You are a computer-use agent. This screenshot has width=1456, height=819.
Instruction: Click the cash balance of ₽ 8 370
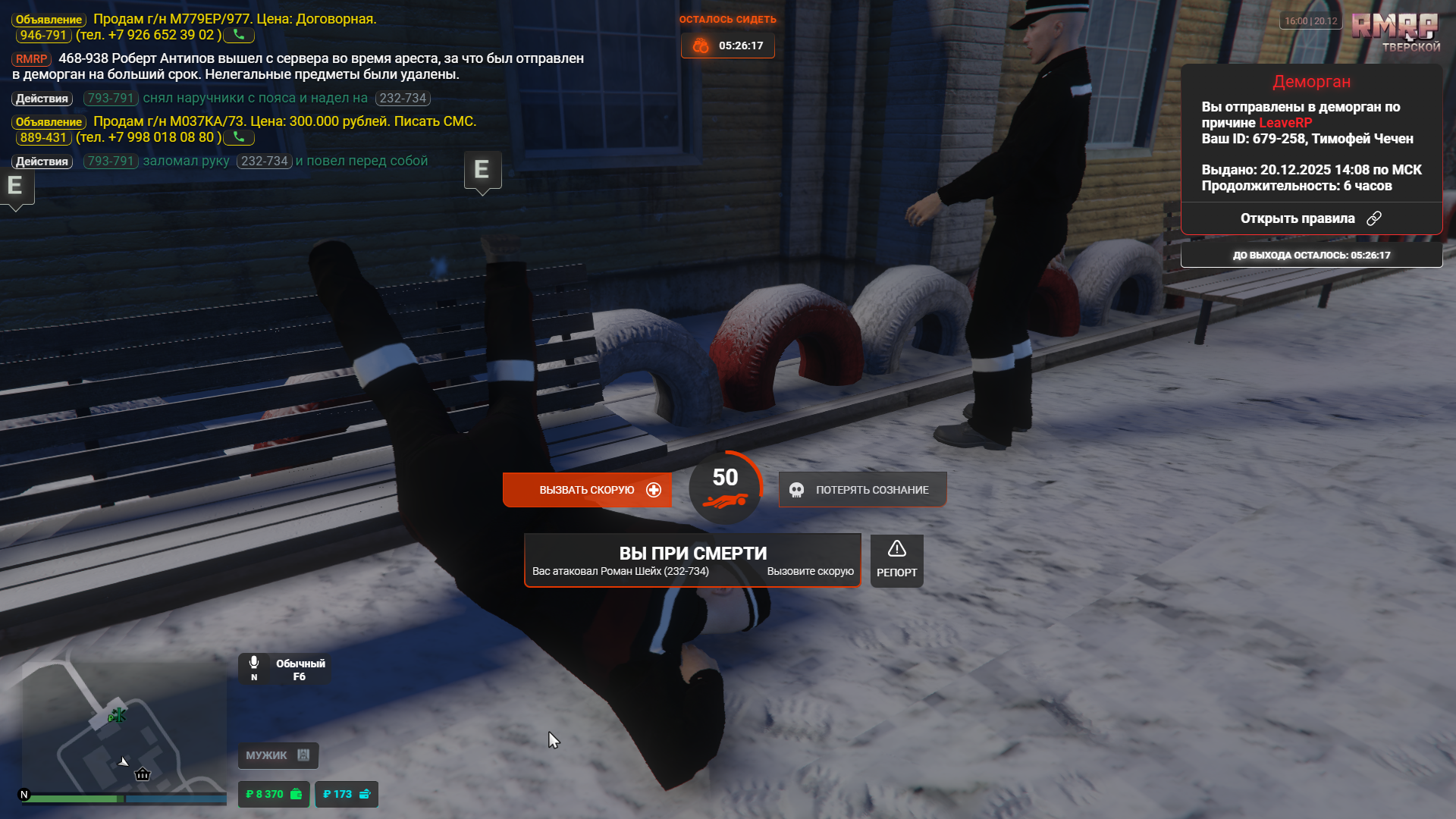pos(273,794)
